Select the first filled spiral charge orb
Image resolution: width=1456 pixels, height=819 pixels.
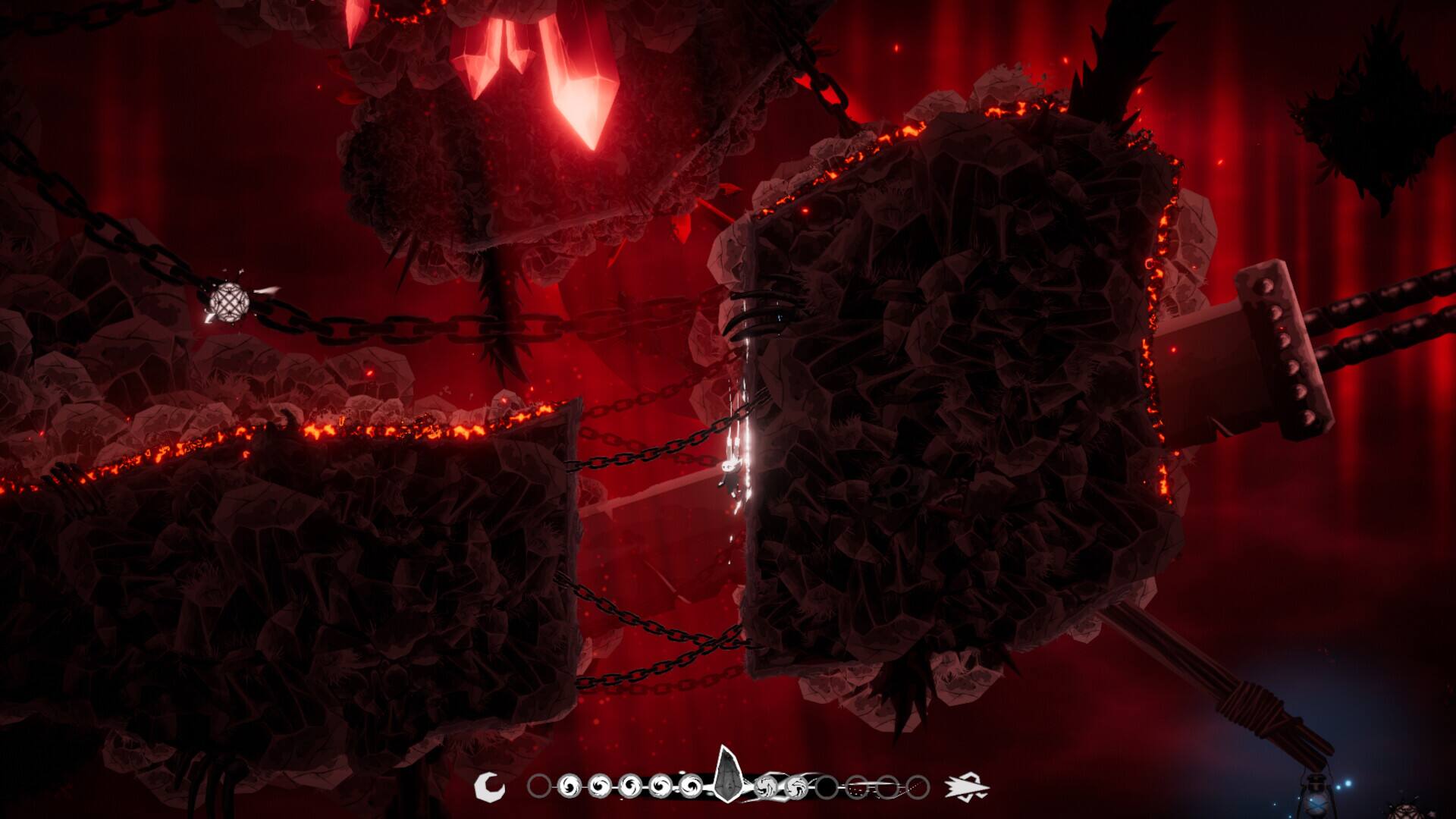coord(570,786)
